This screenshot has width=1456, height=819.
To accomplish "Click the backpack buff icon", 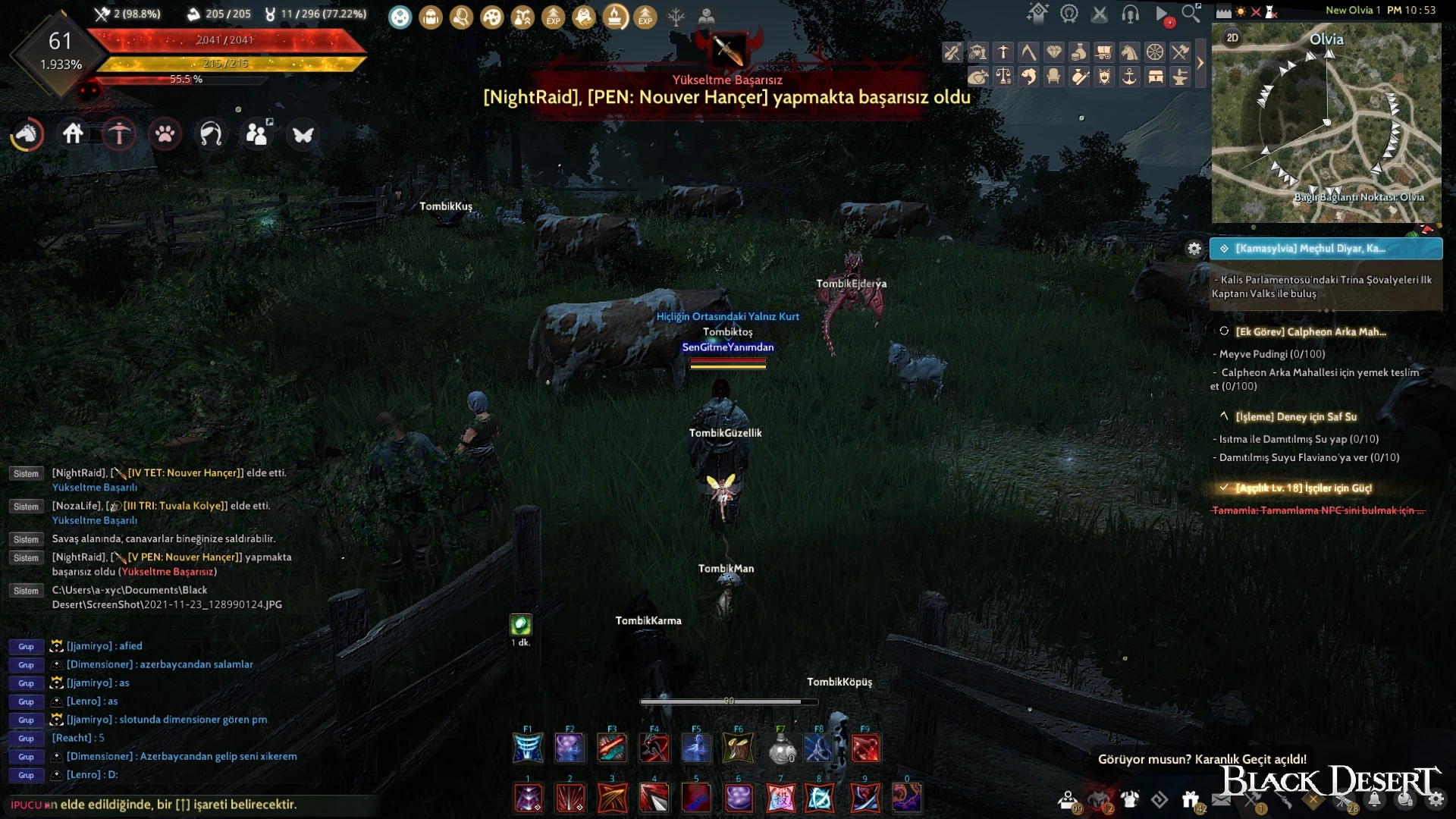I will tap(431, 17).
